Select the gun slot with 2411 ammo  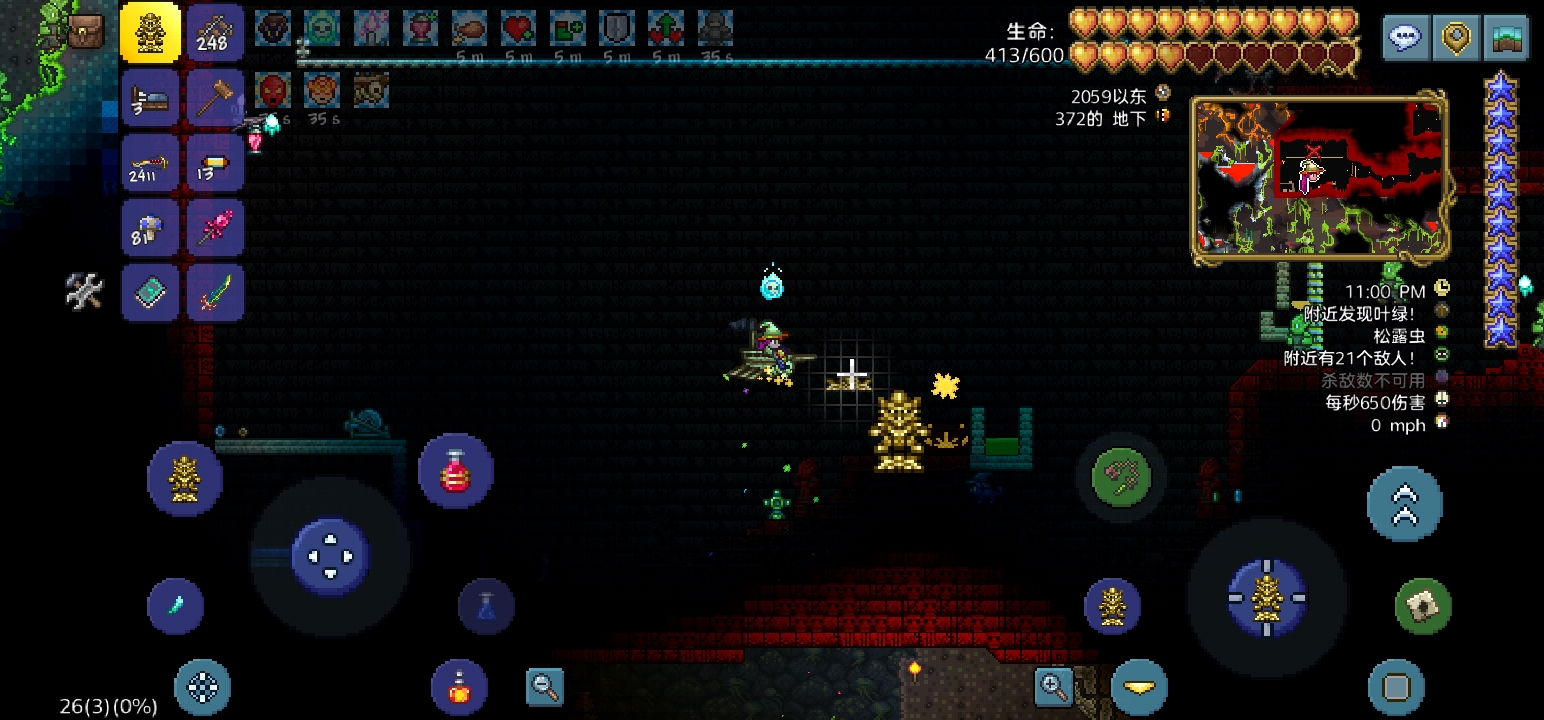(x=151, y=163)
